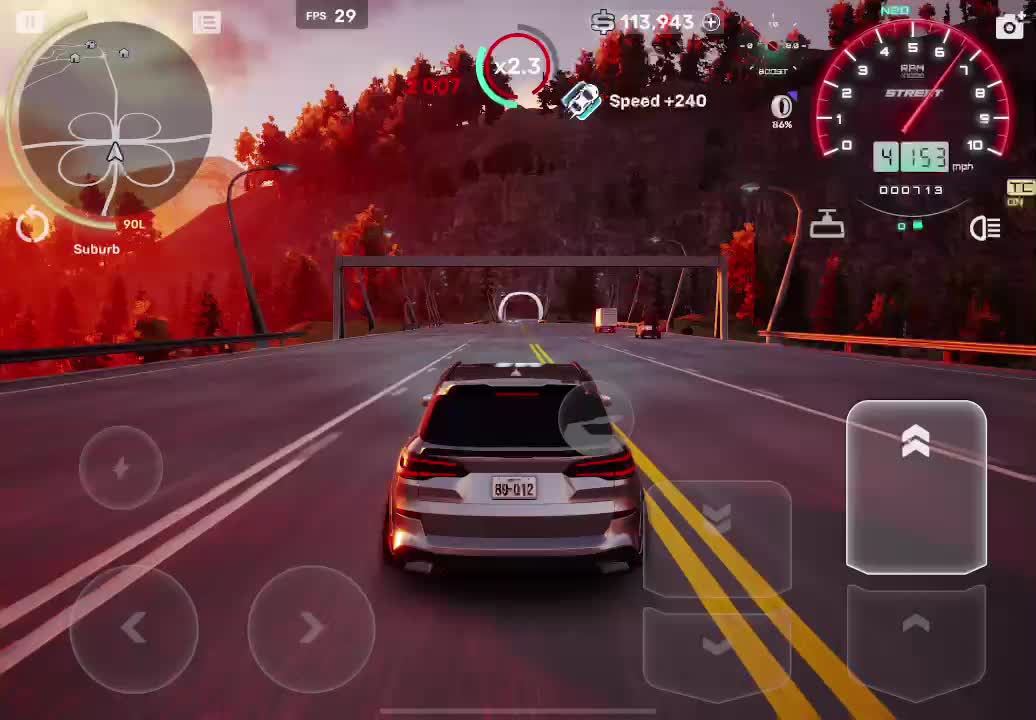Steer left with the left arrow

(134, 628)
